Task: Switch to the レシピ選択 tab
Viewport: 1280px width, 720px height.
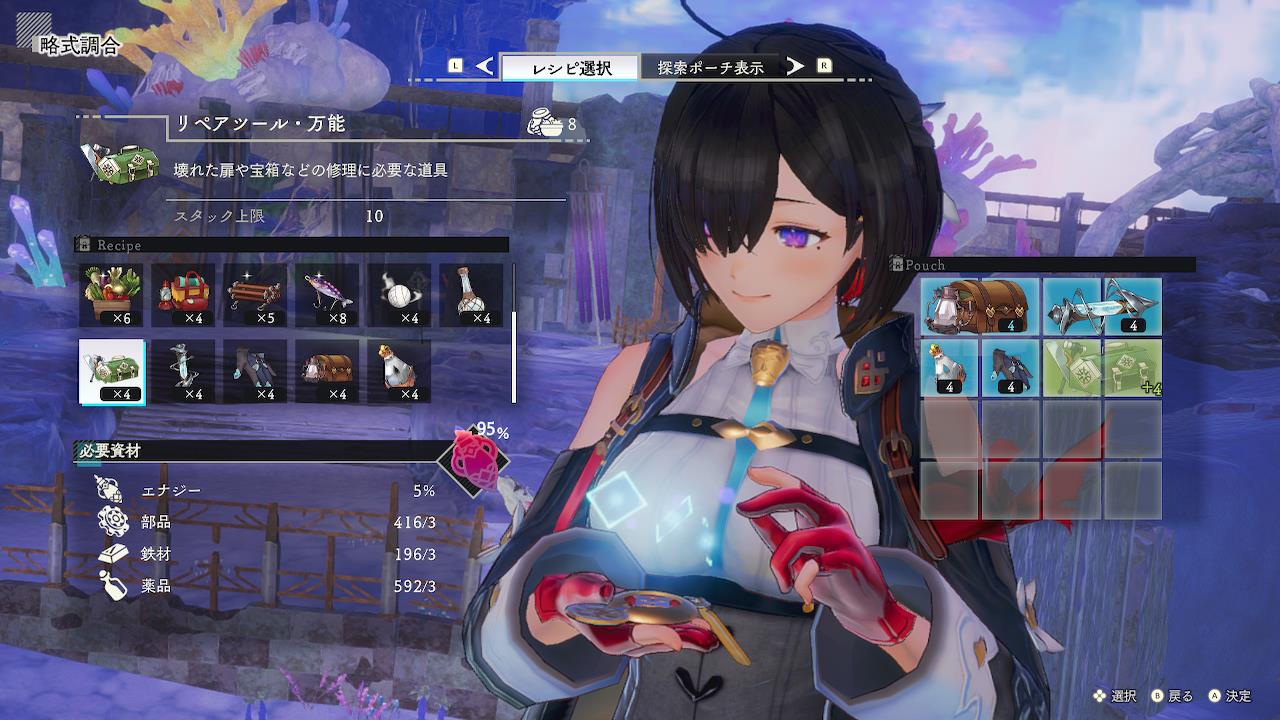Action: [x=570, y=68]
